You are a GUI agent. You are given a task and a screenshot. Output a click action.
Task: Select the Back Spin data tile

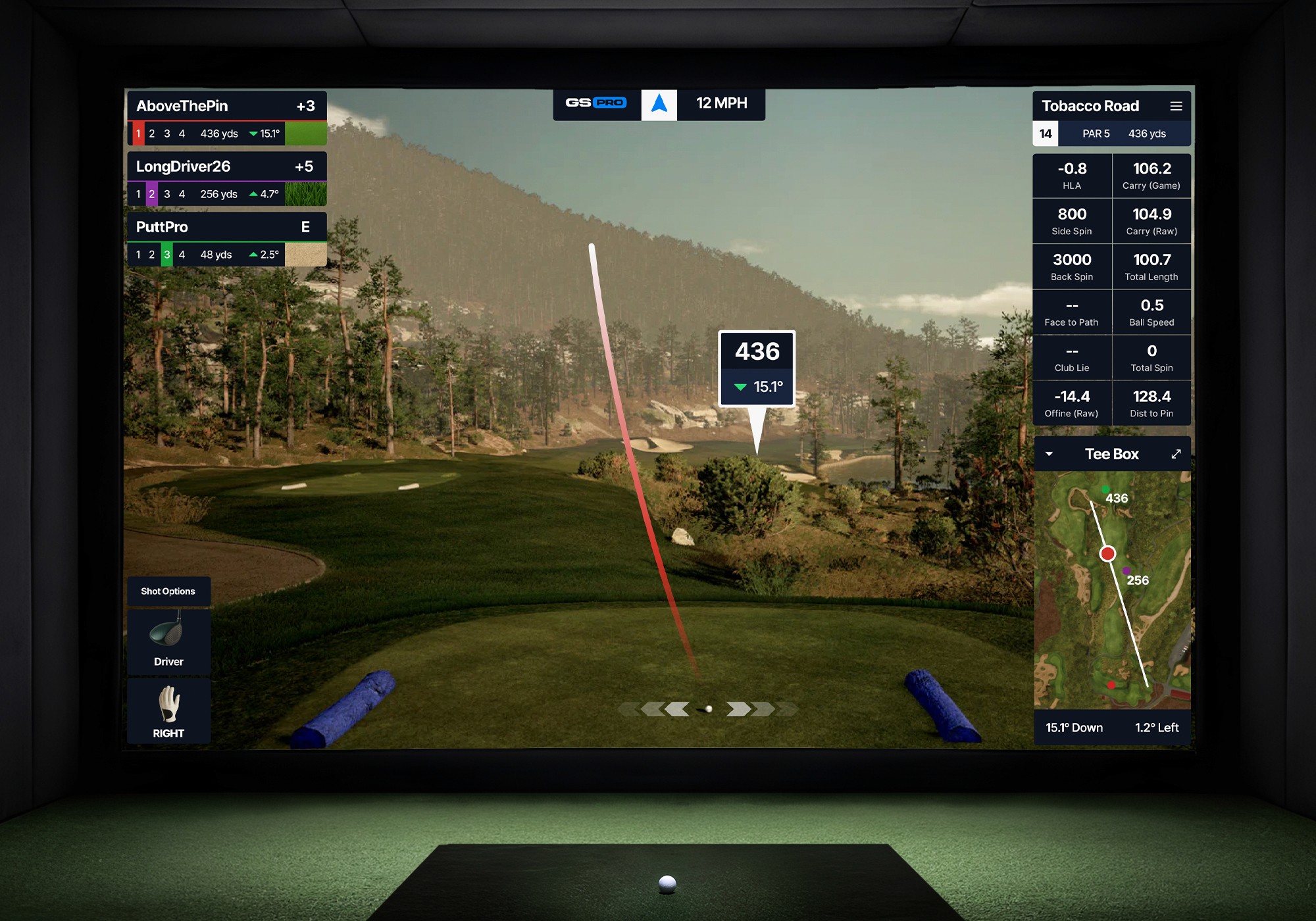coord(1072,266)
